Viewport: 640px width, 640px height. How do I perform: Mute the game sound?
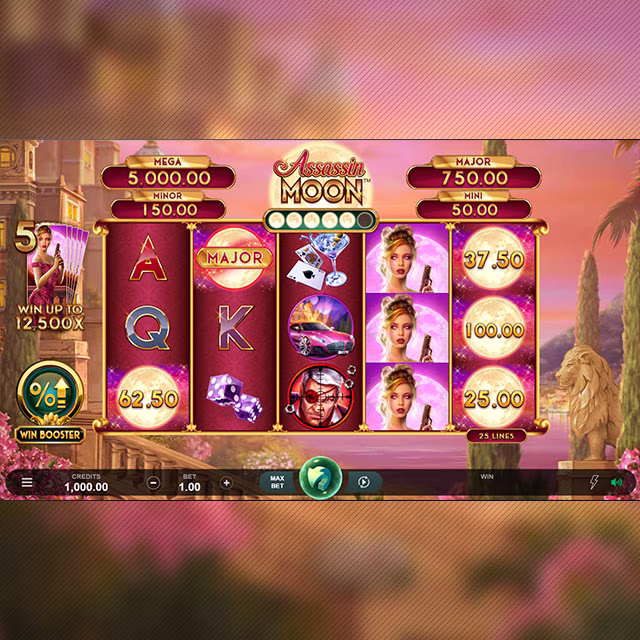(x=616, y=482)
